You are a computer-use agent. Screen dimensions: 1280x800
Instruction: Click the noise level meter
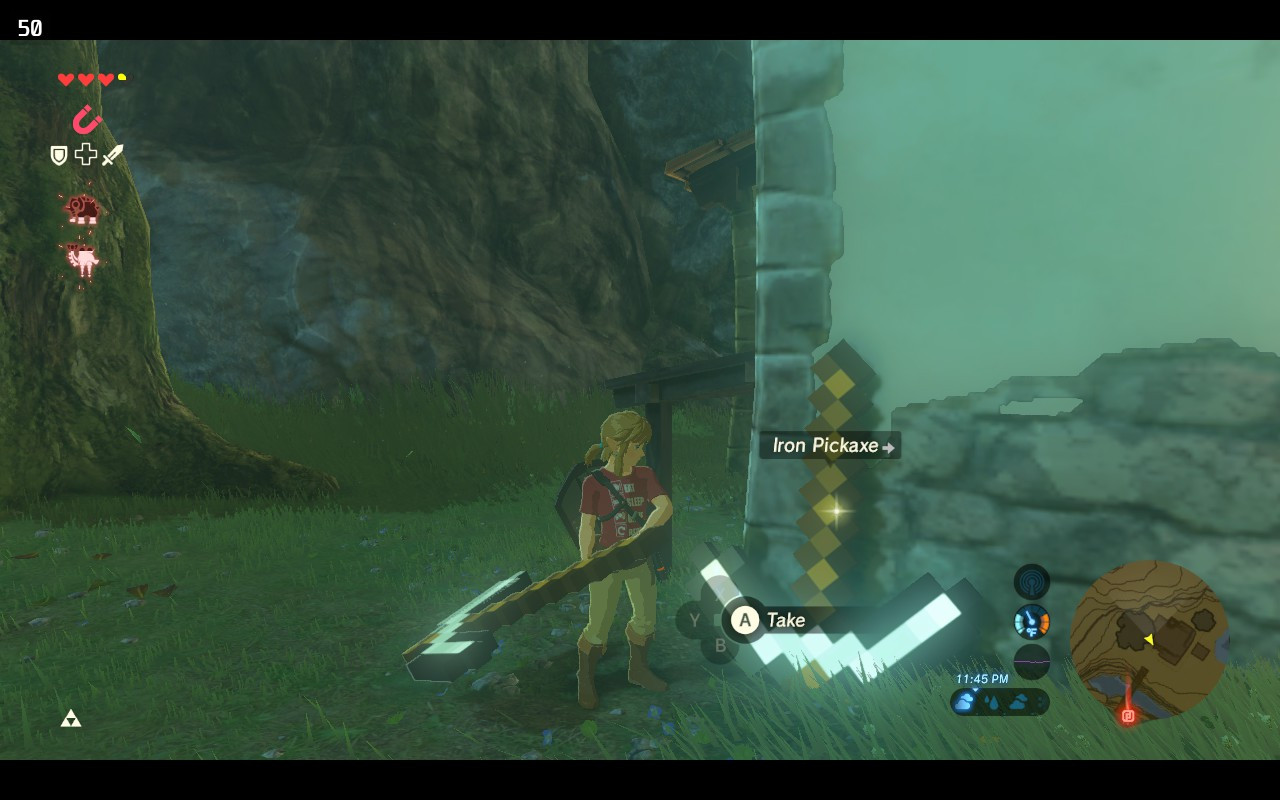pyautogui.click(x=1030, y=662)
